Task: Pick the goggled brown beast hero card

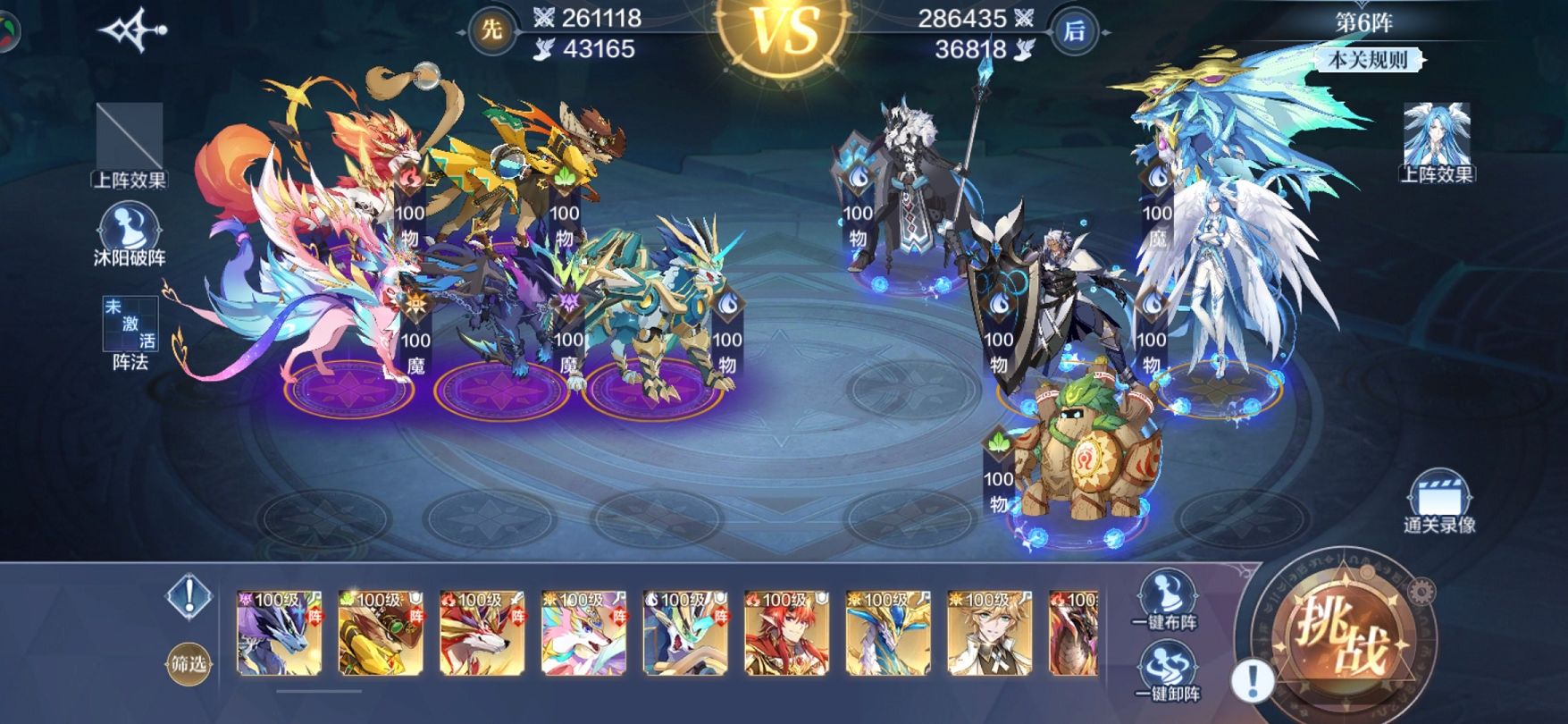Action: tap(381, 633)
